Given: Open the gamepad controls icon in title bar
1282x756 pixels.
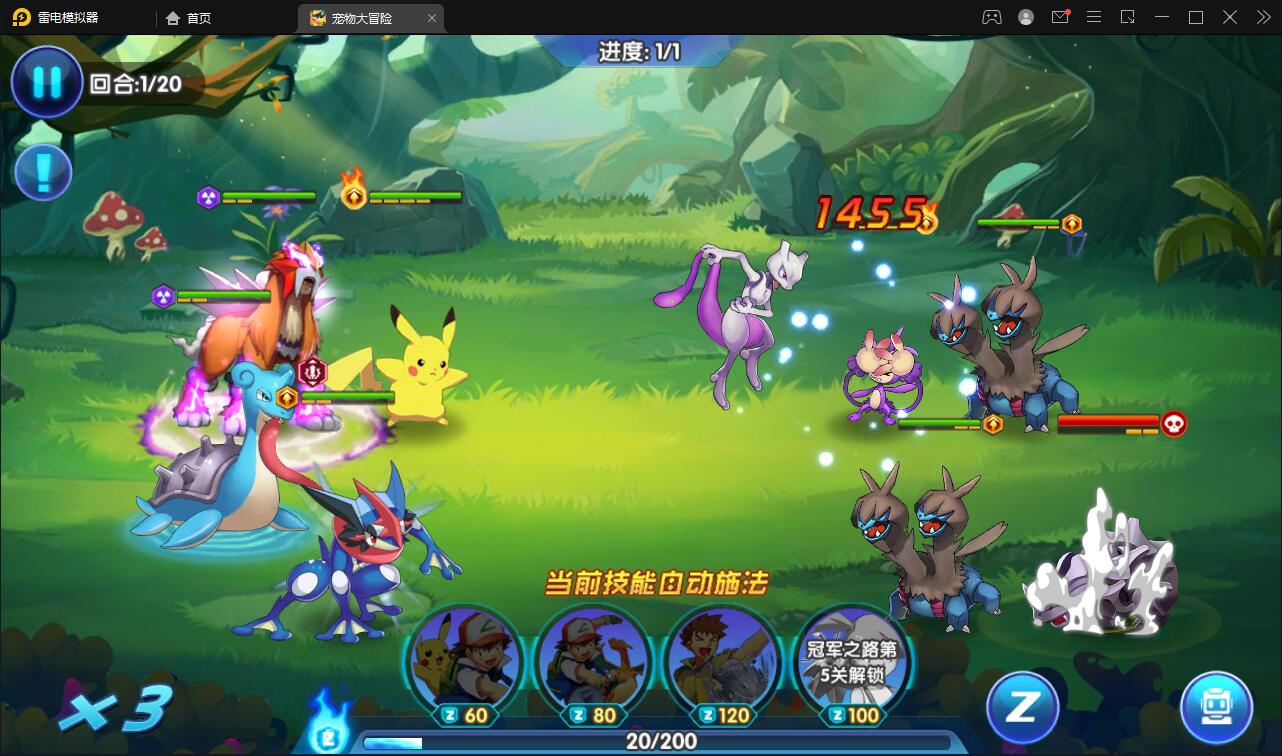Looking at the screenshot, I should (991, 17).
